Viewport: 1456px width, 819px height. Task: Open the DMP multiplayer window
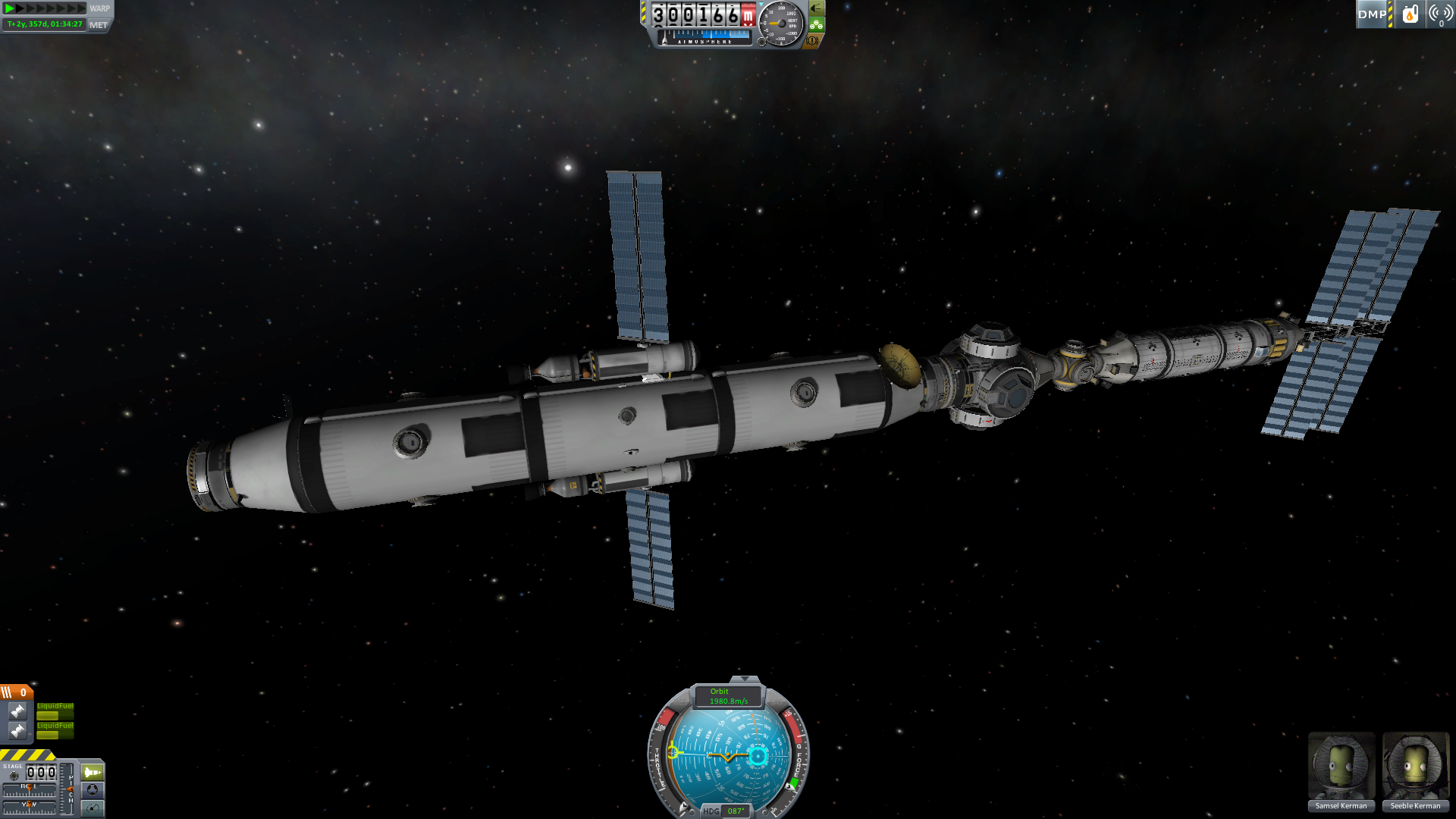[1372, 14]
